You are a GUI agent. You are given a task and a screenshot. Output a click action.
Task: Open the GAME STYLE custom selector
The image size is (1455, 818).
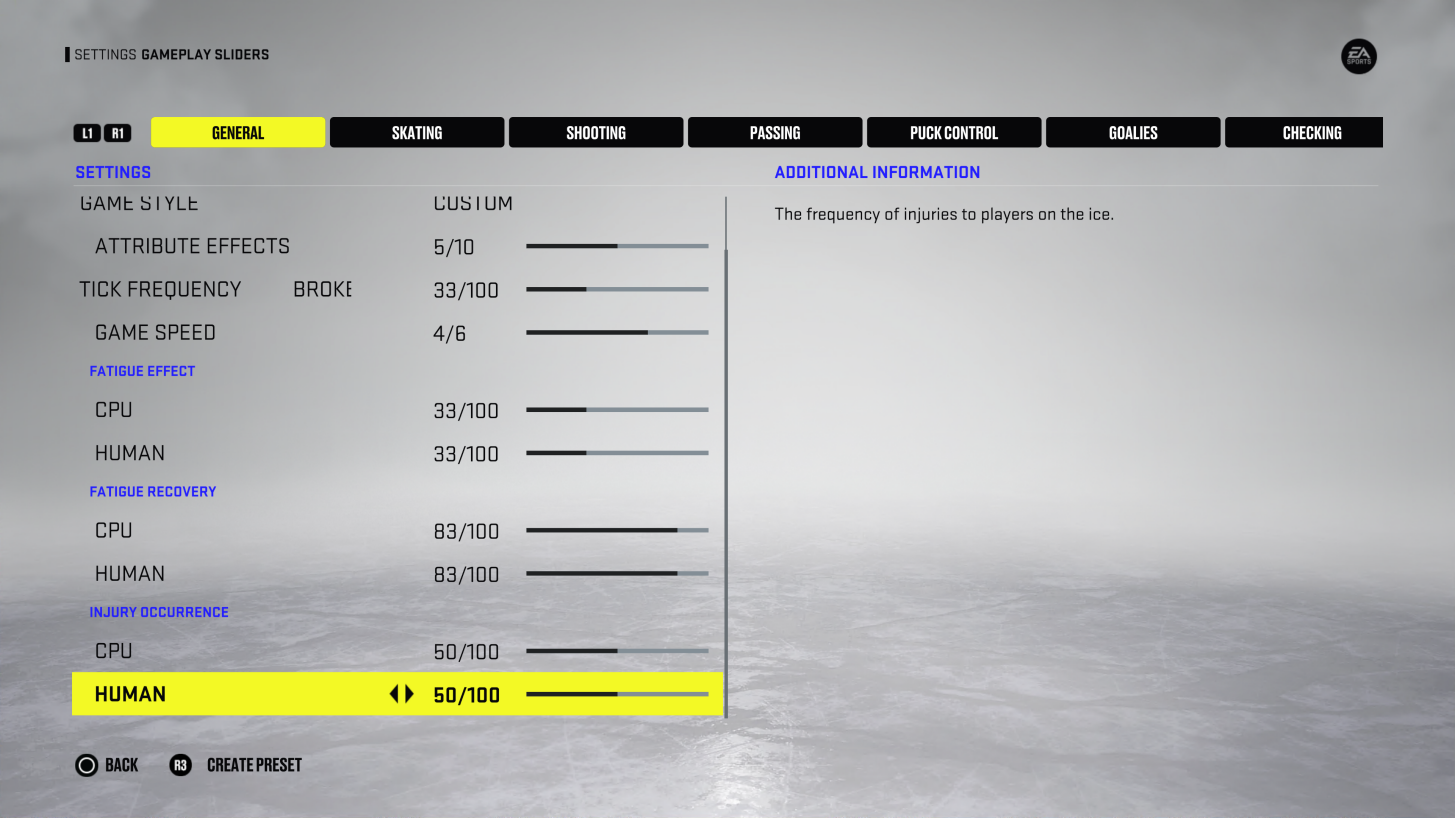471,203
